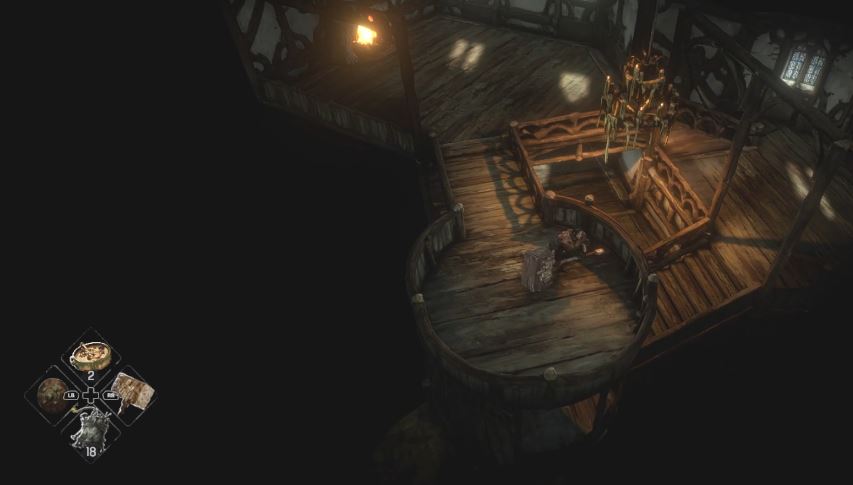Select the stone hammer weapon slot
This screenshot has width=853, height=485.
tap(129, 391)
